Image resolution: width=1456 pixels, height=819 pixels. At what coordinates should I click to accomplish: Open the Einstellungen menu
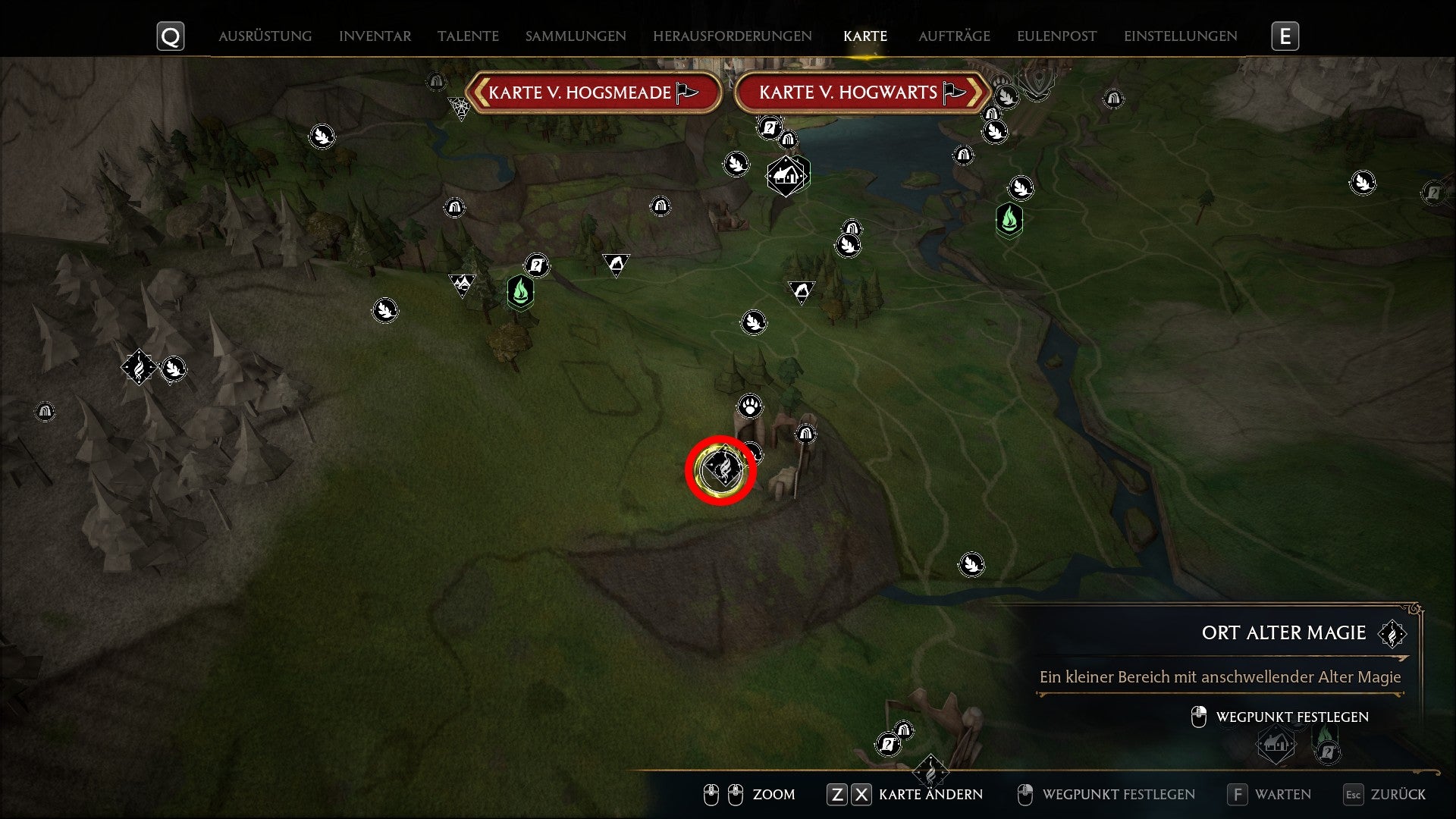pos(1180,36)
